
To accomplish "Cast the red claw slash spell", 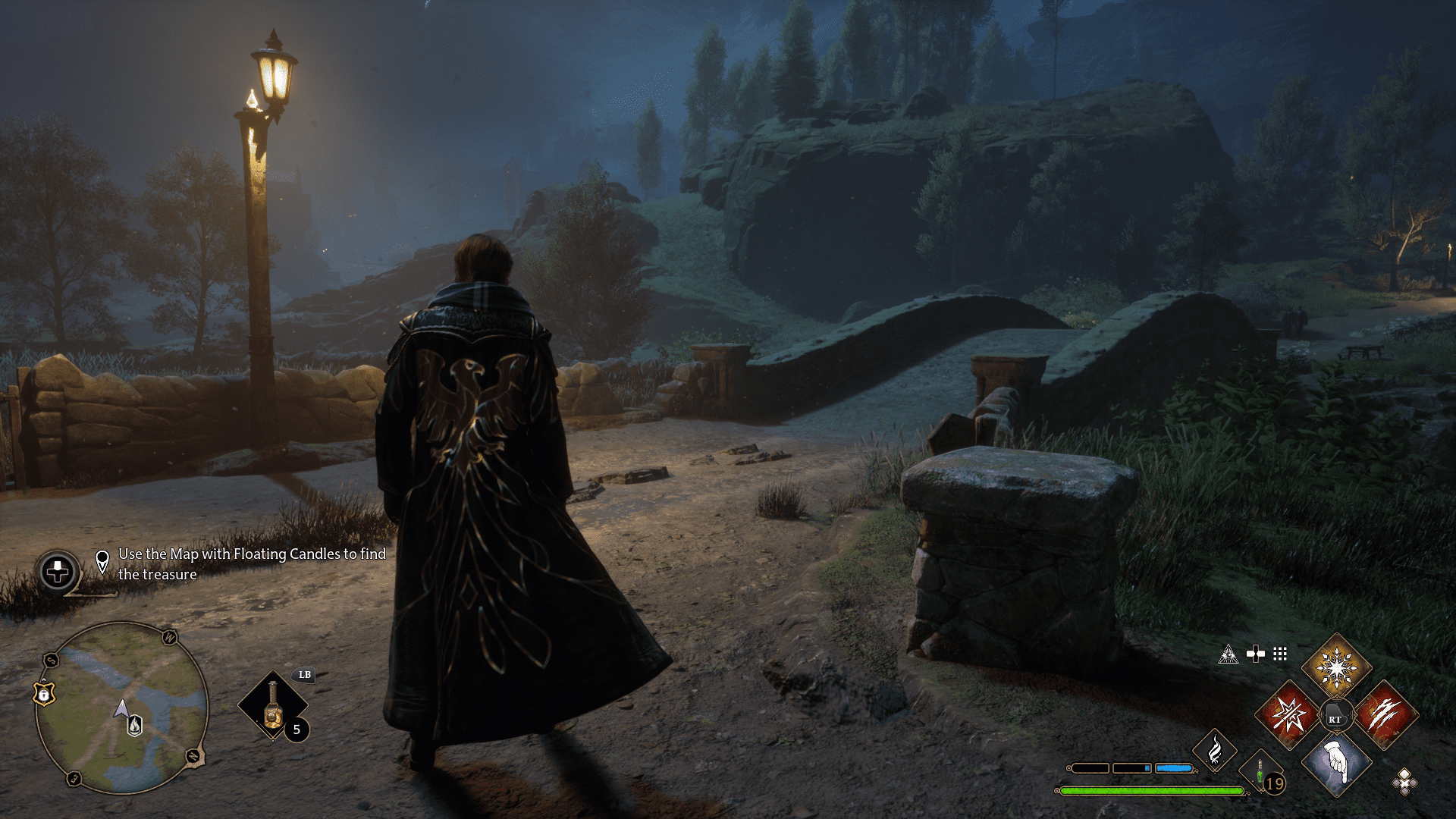I will (x=1385, y=715).
